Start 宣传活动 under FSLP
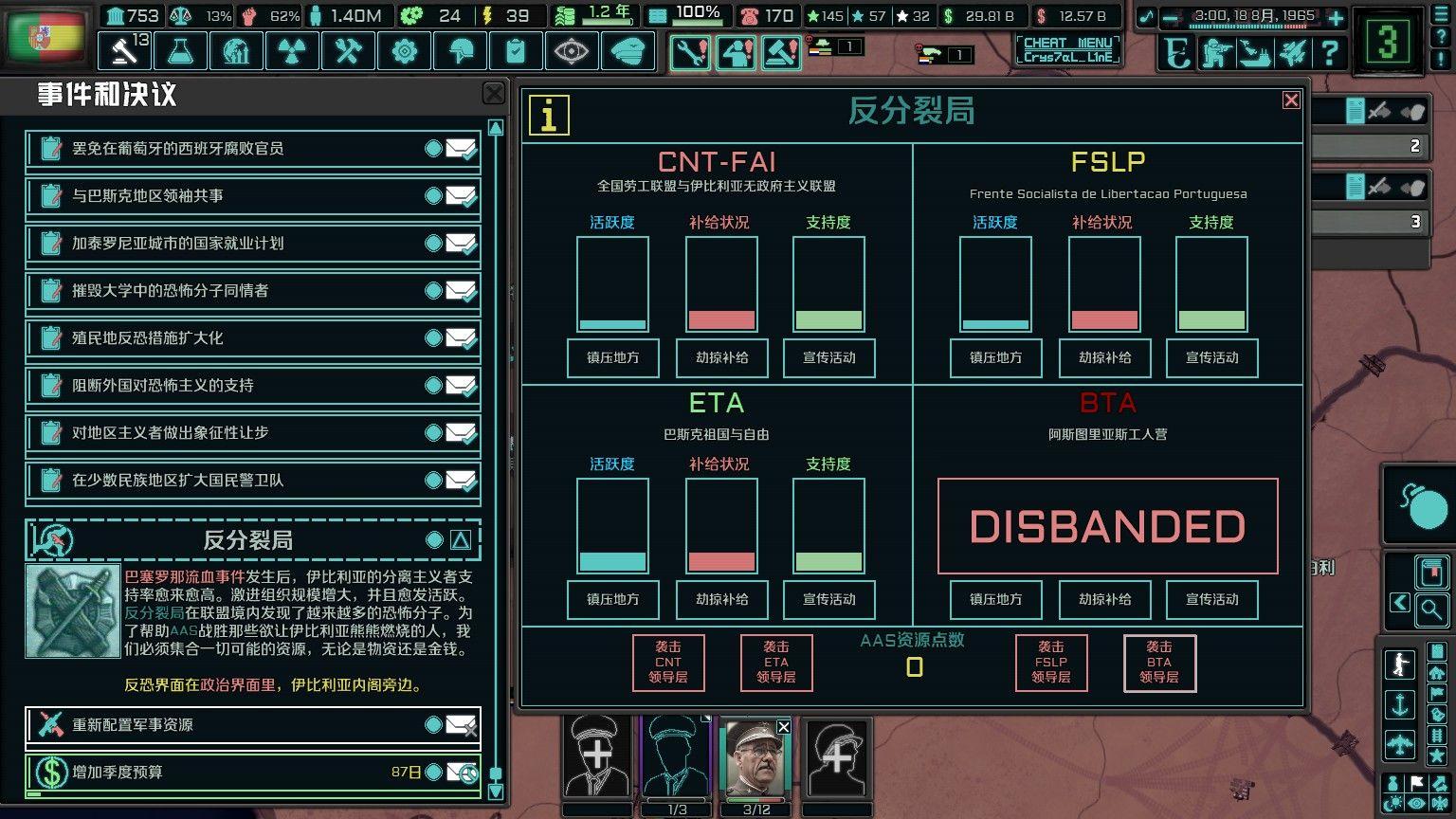Viewport: 1456px width, 819px height. point(1211,358)
